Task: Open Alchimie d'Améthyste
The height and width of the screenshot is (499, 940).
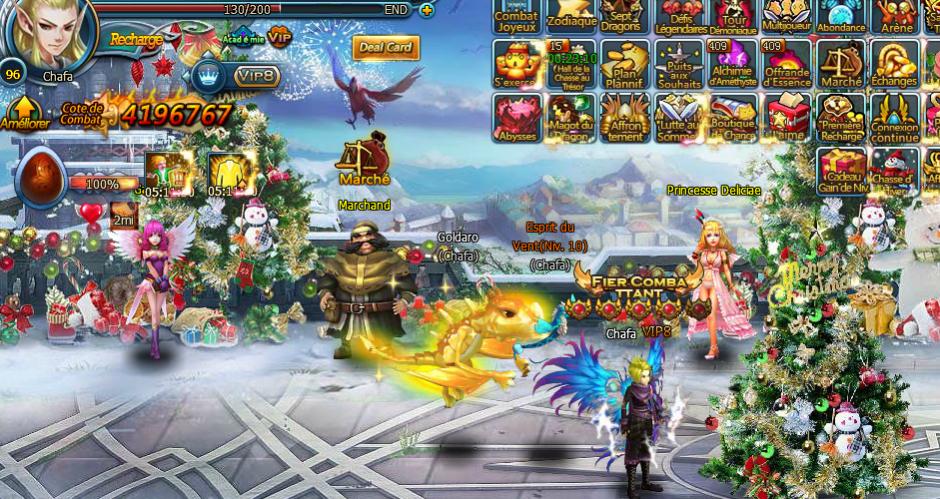Action: tap(733, 66)
